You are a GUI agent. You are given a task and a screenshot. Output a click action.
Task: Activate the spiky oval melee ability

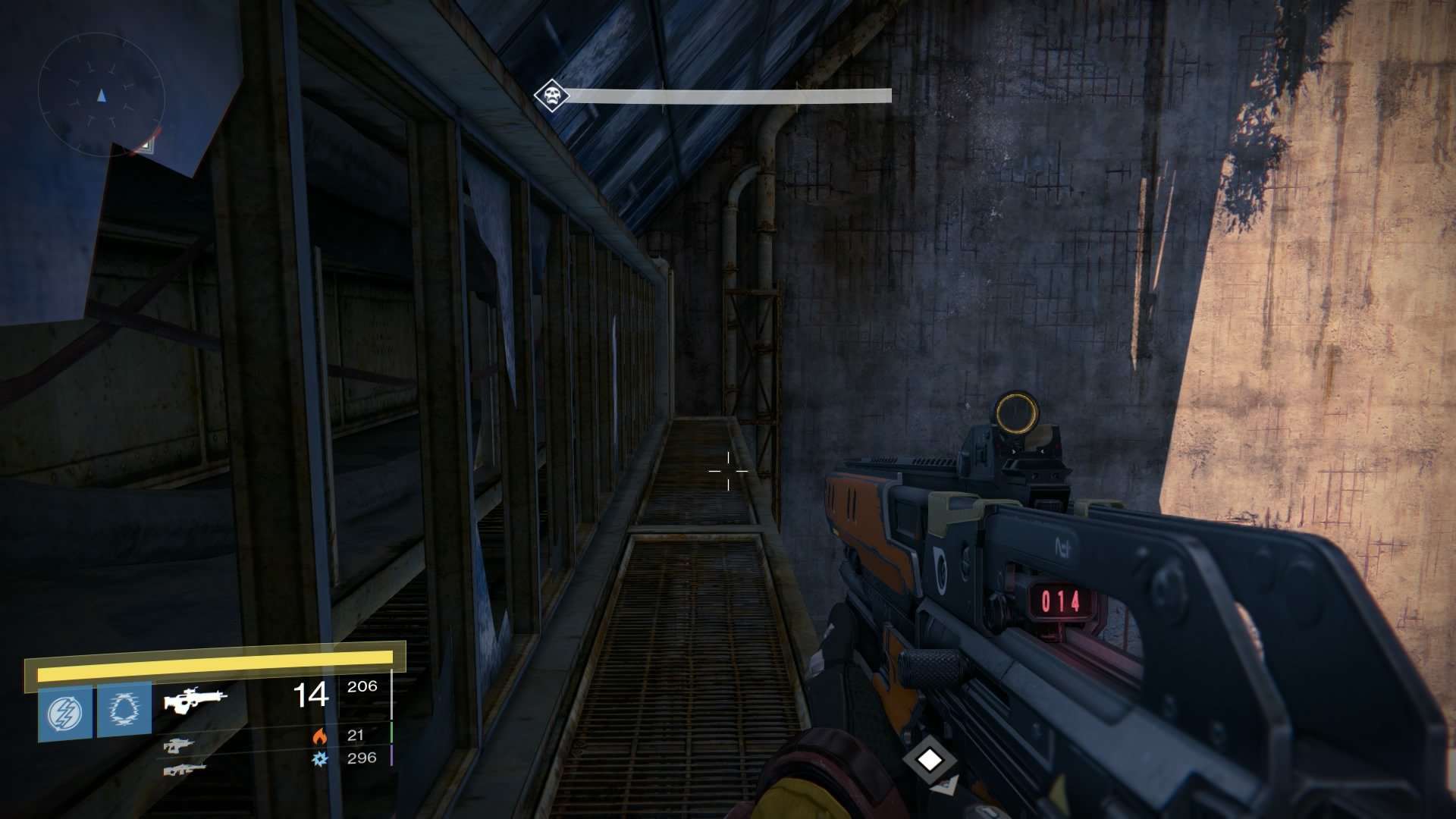(x=124, y=712)
